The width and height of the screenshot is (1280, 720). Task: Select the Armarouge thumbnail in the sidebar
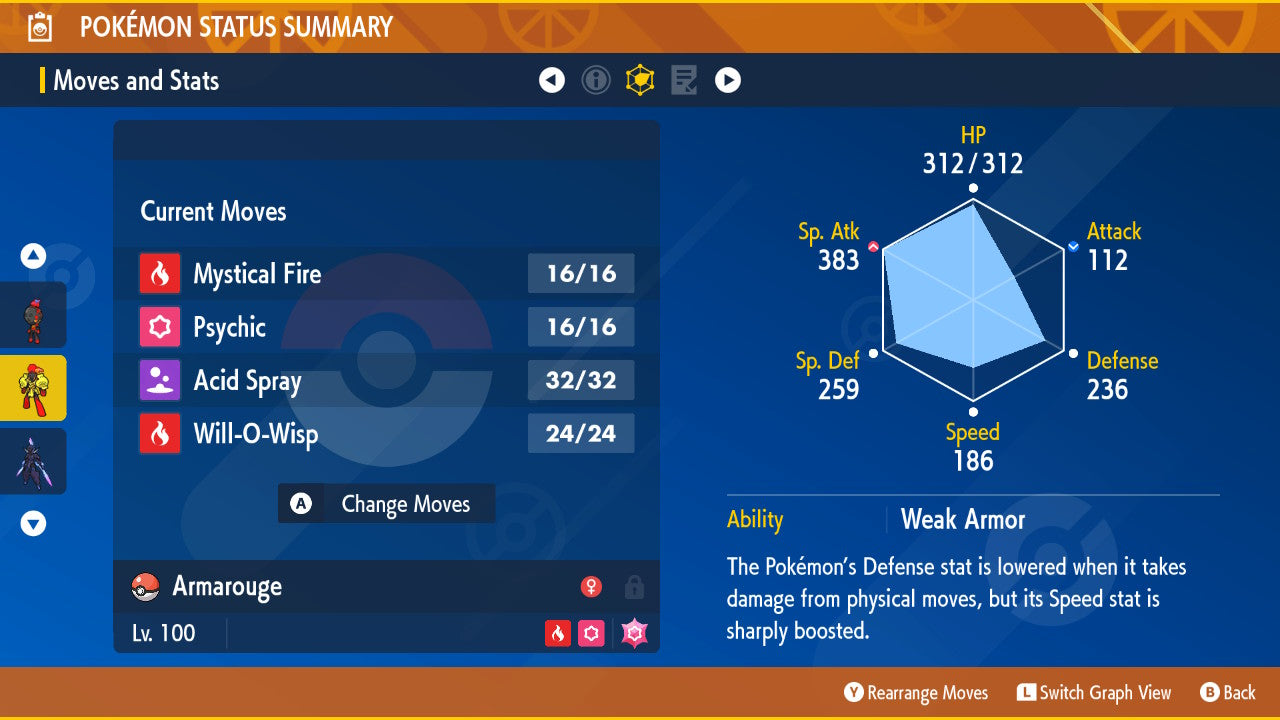tap(33, 388)
